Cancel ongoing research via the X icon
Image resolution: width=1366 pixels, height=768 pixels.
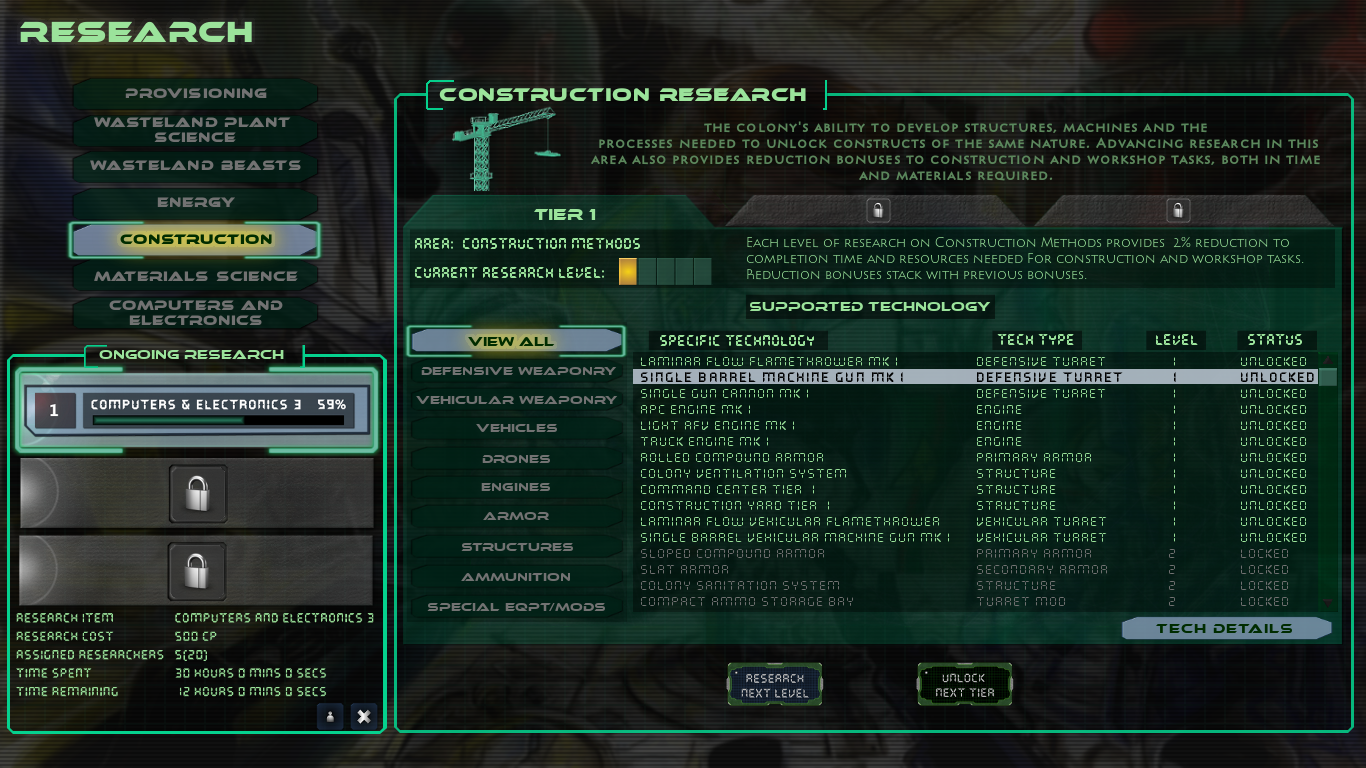364,717
